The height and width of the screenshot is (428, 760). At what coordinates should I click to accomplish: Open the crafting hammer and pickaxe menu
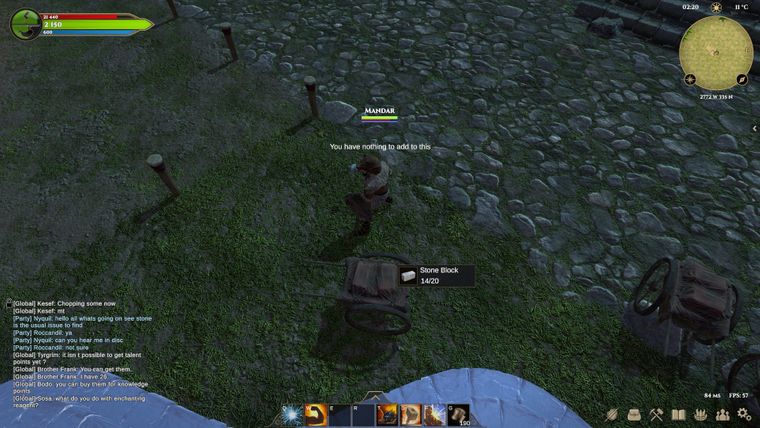coord(656,414)
